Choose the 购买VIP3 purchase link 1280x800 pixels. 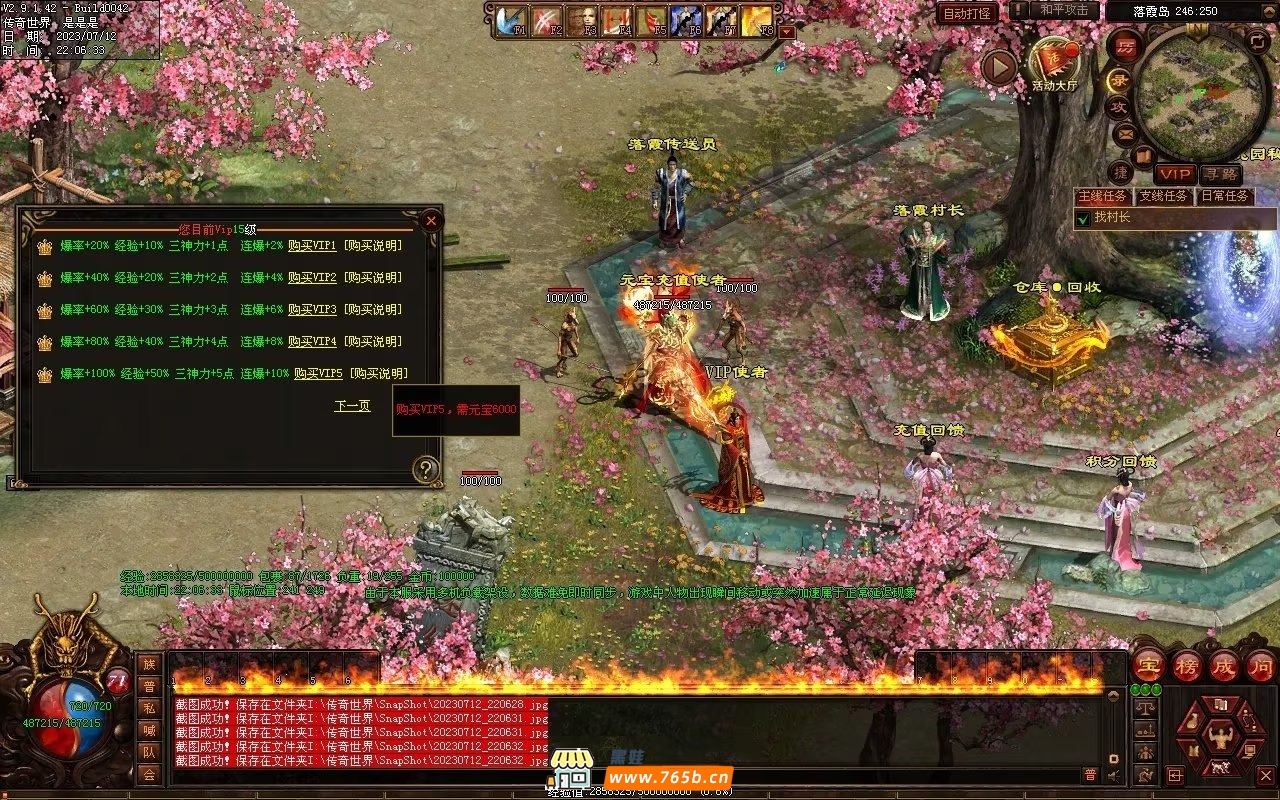click(312, 309)
